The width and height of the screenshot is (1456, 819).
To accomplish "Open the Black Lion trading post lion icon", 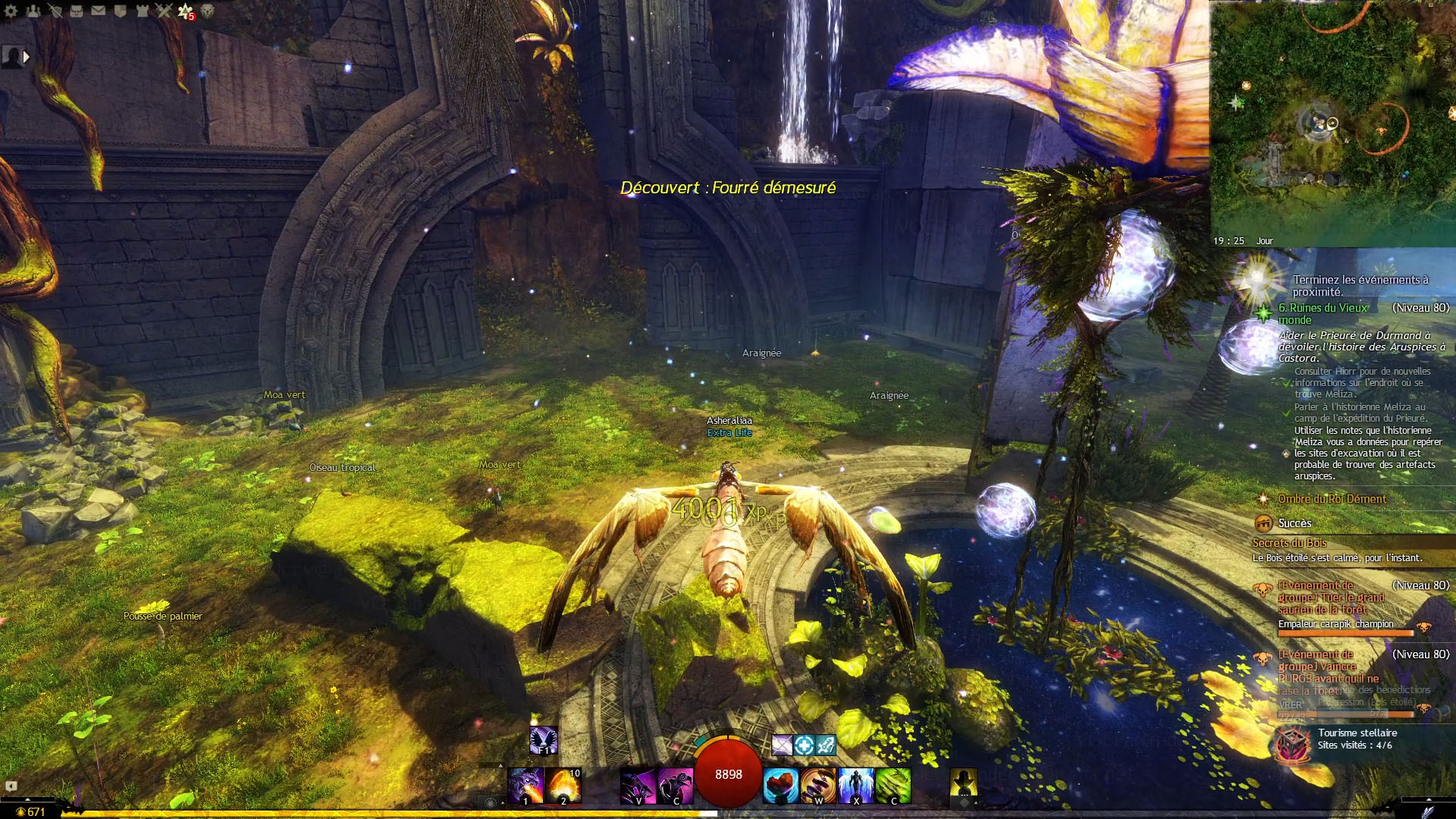I will [x=207, y=11].
